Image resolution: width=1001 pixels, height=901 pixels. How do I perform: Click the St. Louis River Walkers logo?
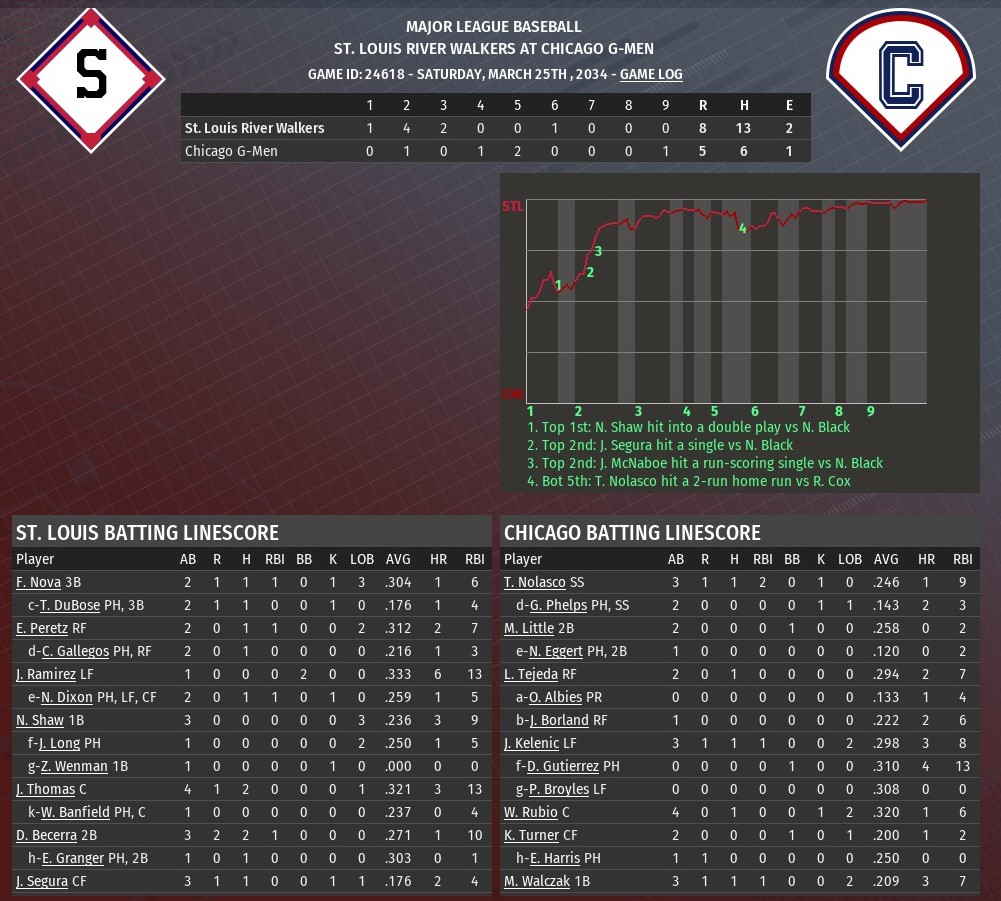(x=91, y=79)
